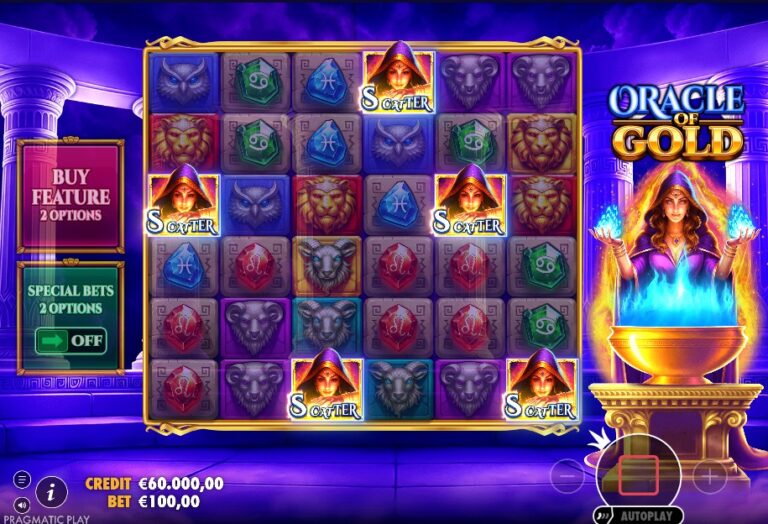The image size is (768, 524).
Task: Mute the game sound
Action: click(x=22, y=503)
